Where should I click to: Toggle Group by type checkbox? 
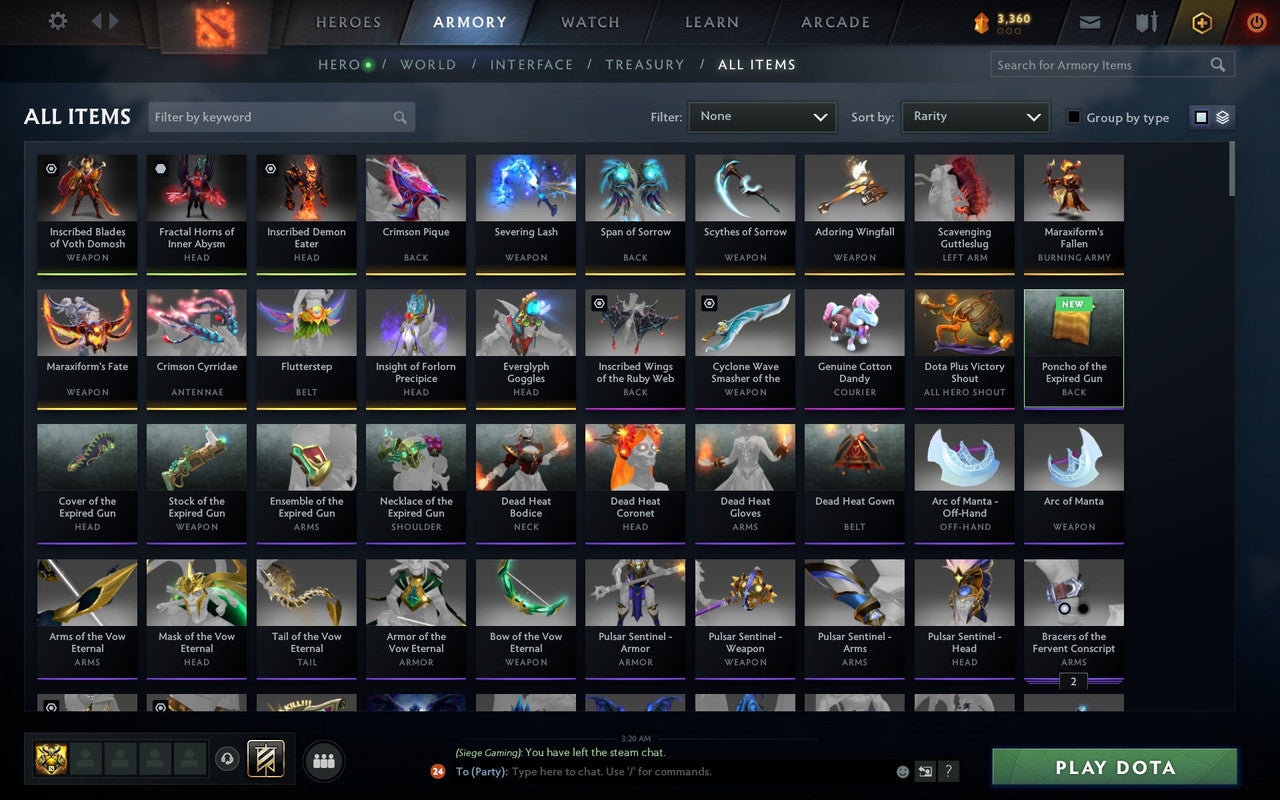pos(1076,117)
